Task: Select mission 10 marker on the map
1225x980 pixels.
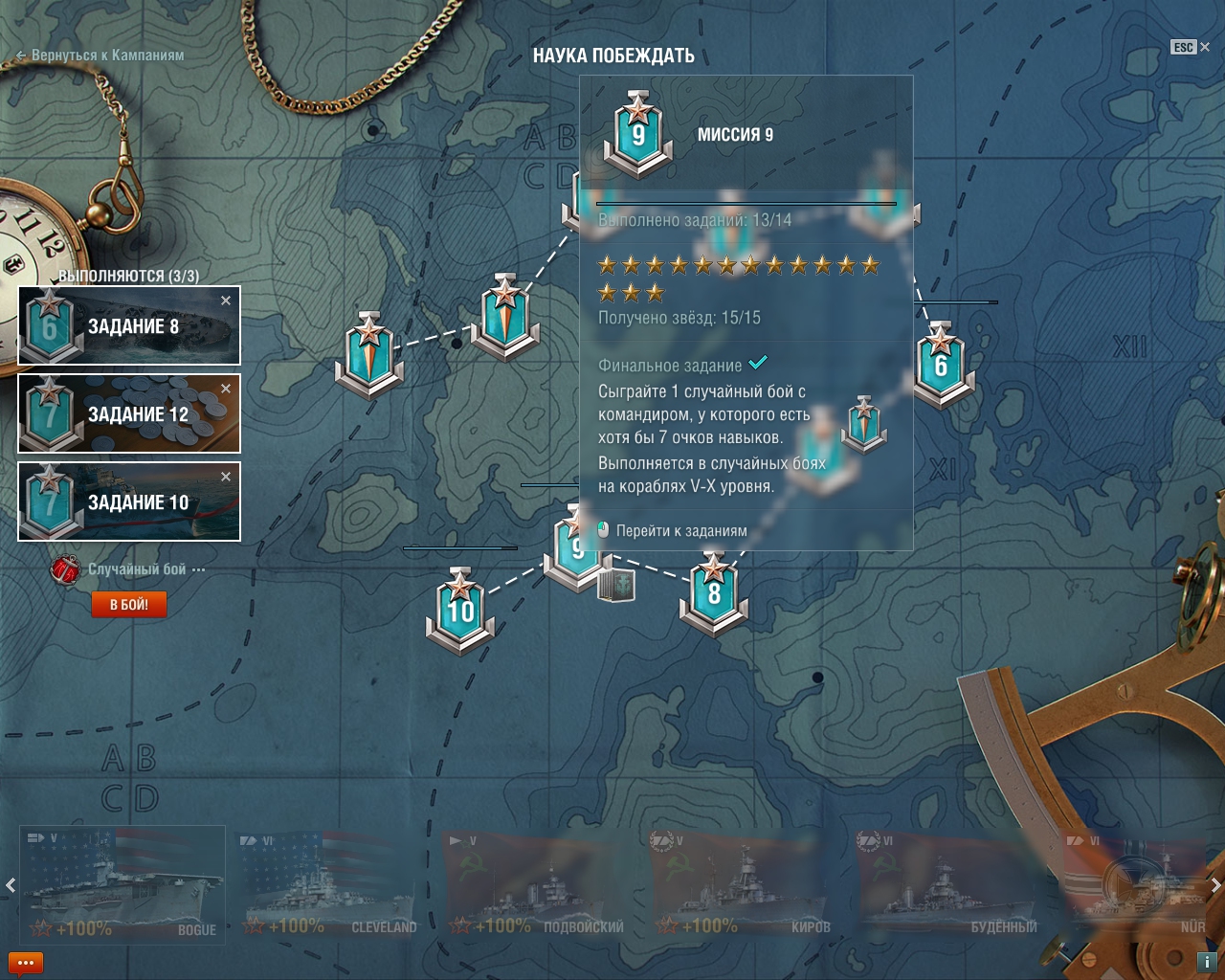Action: pos(460,610)
